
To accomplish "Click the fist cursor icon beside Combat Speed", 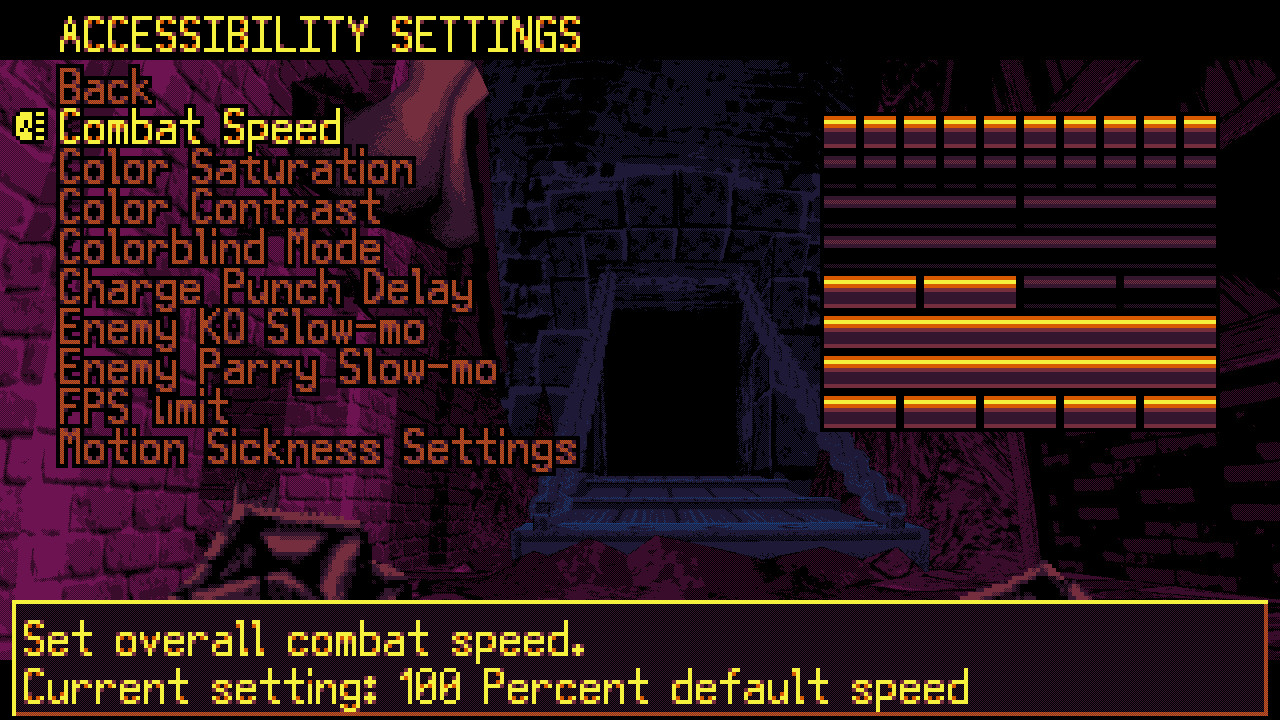I will [32, 127].
